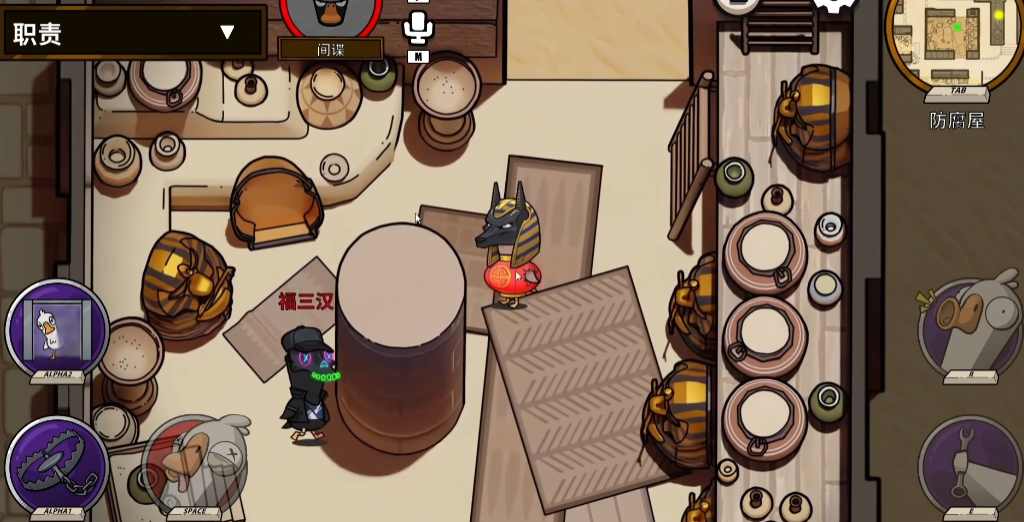
Task: Click the wrench use button
Action: [x=969, y=463]
